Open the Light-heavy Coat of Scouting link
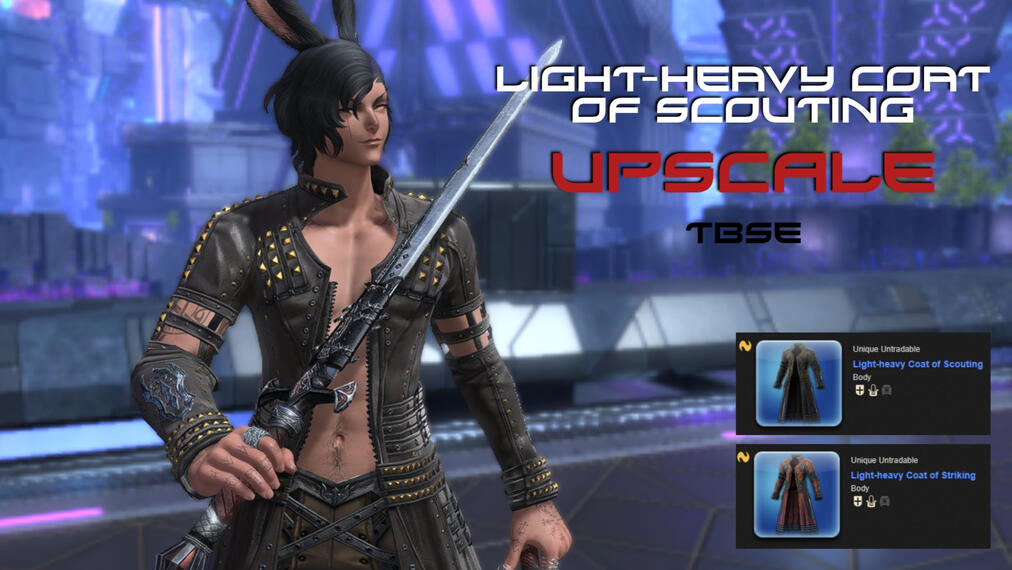The image size is (1012, 570). 917,364
